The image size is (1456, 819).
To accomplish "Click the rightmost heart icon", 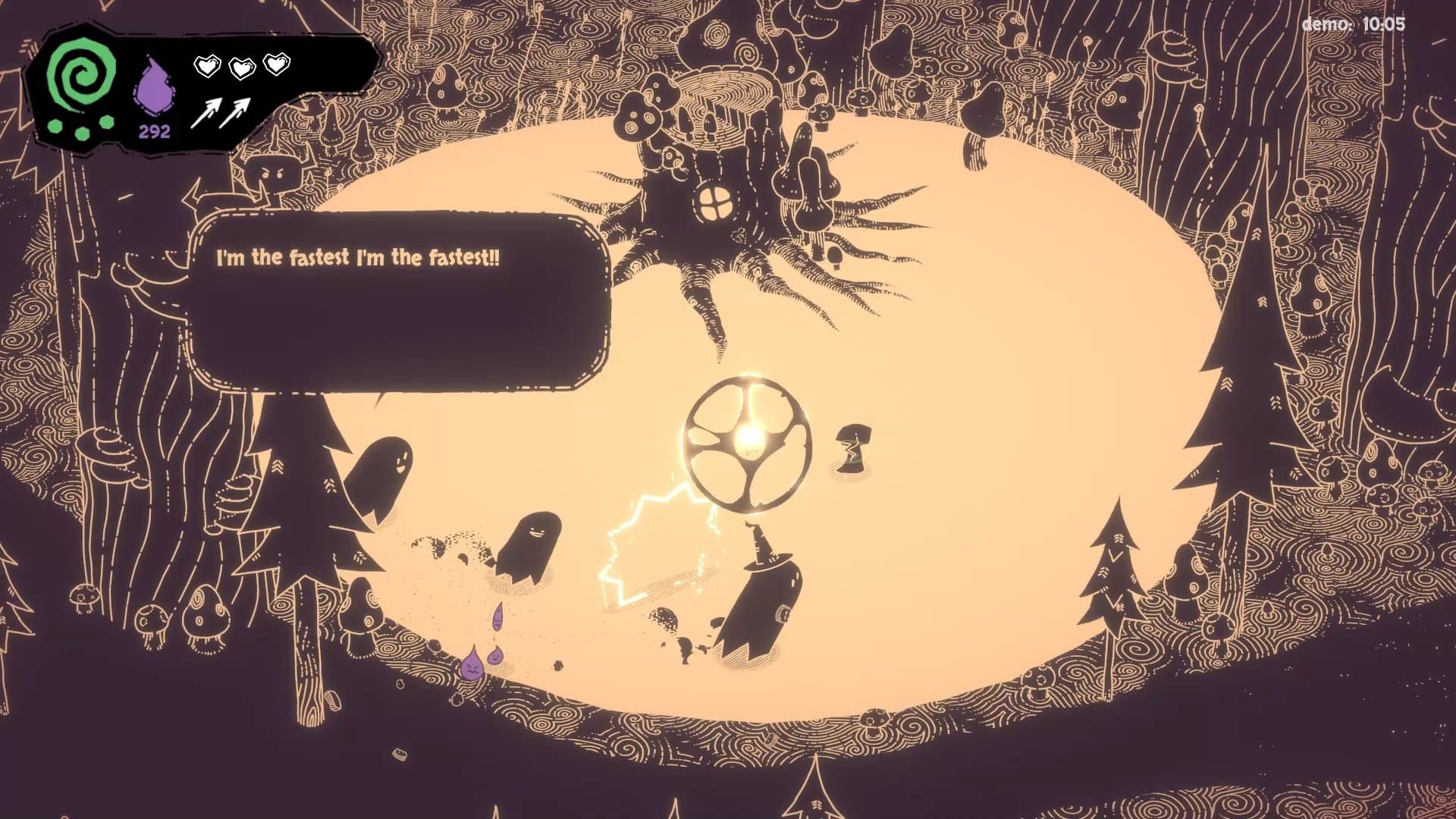I will point(278,67).
